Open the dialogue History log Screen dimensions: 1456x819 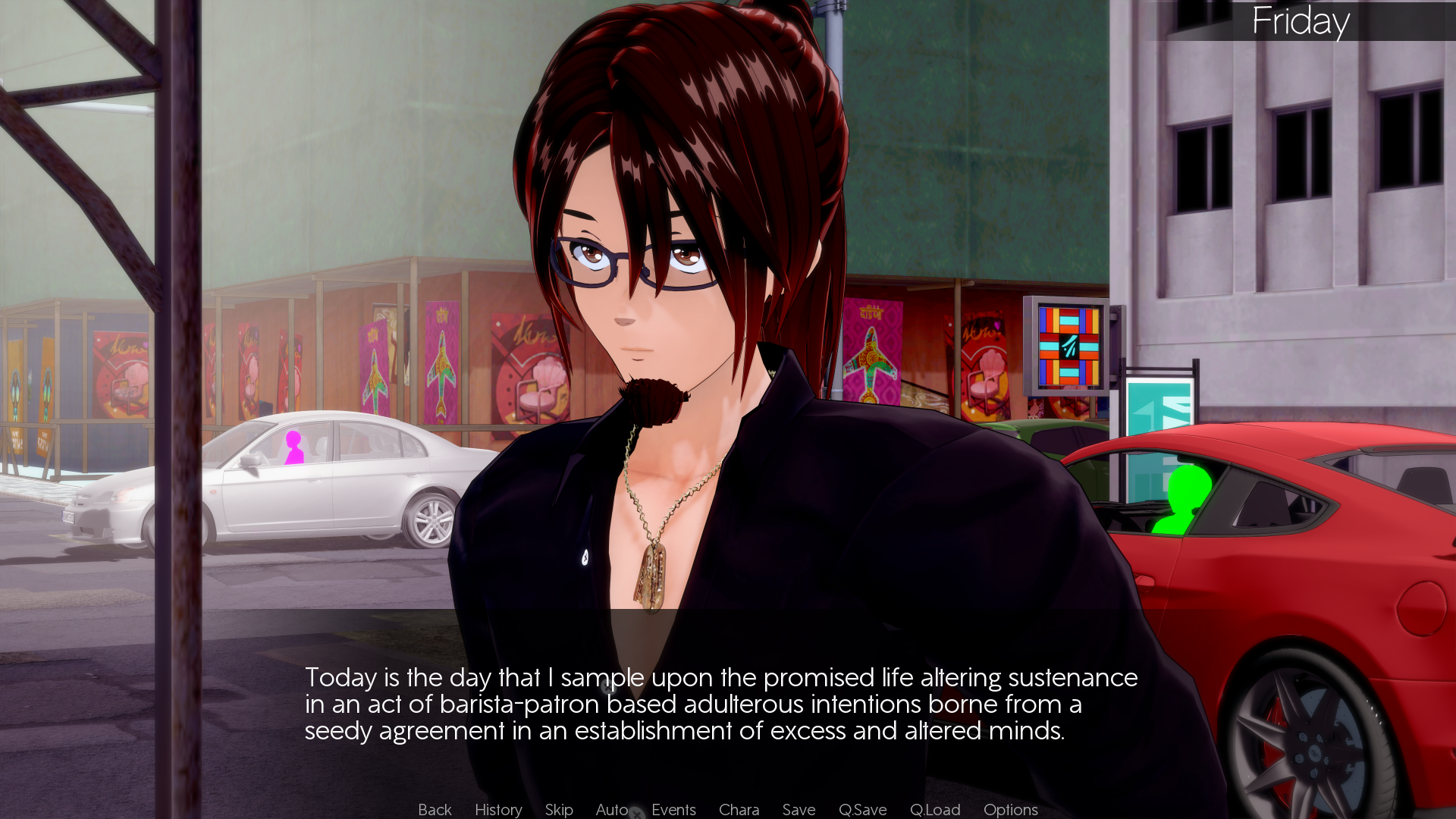tap(498, 809)
